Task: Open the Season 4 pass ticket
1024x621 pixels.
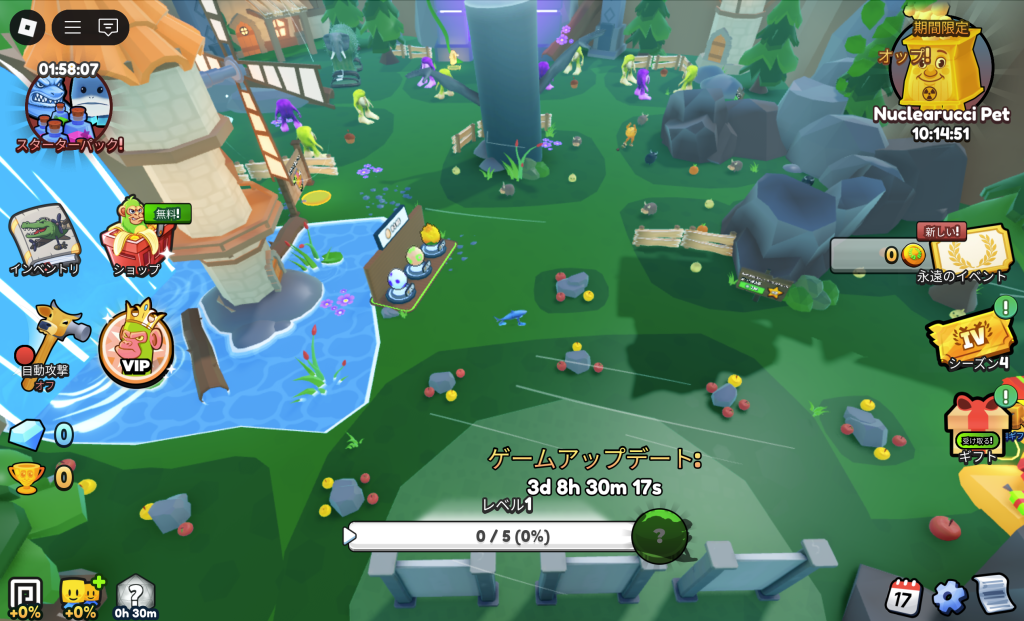Action: pyautogui.click(x=970, y=337)
